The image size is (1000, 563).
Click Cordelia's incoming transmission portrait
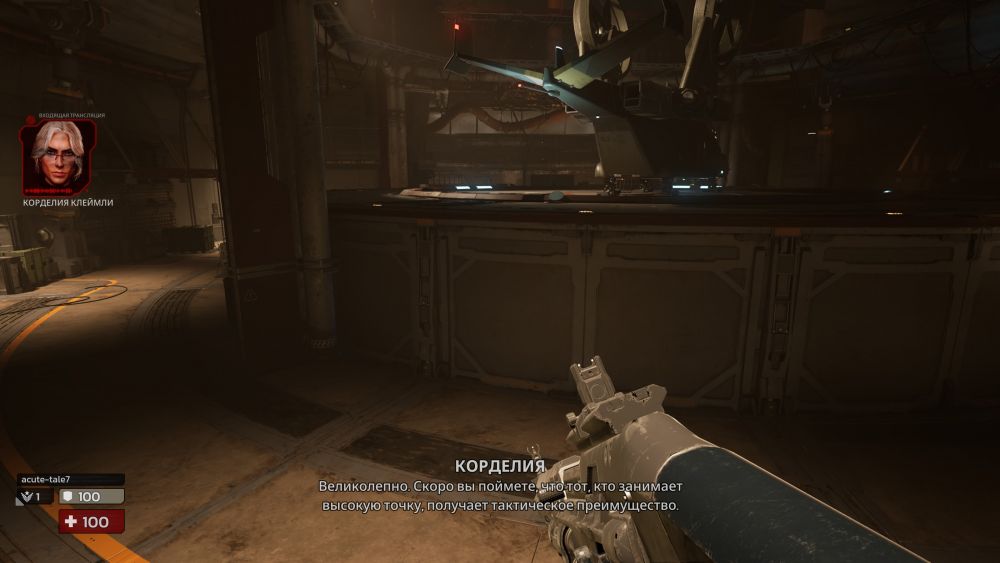[58, 157]
